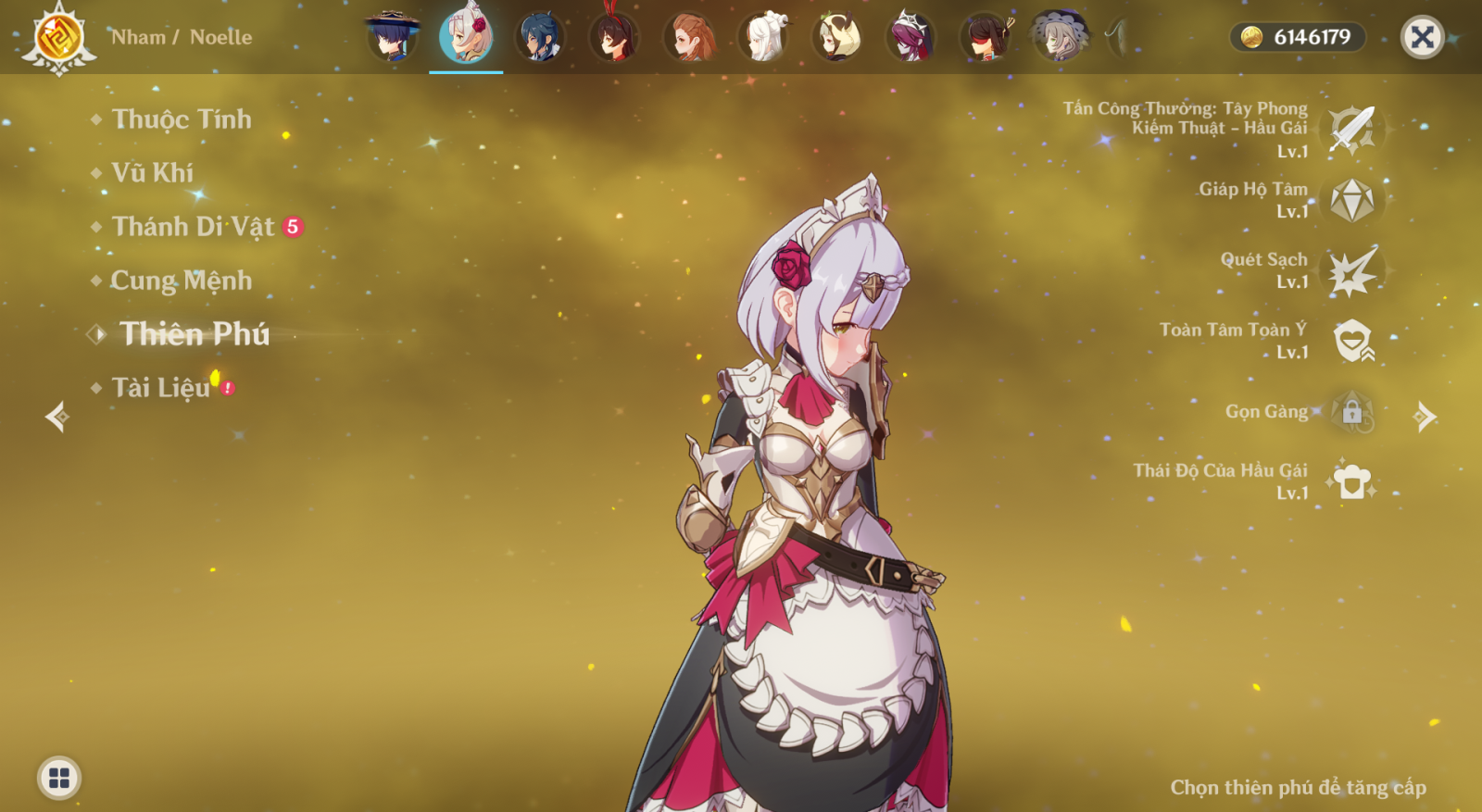The height and width of the screenshot is (812, 1482).
Task: Select Kaeya's blue-haired portrait
Action: click(x=540, y=37)
